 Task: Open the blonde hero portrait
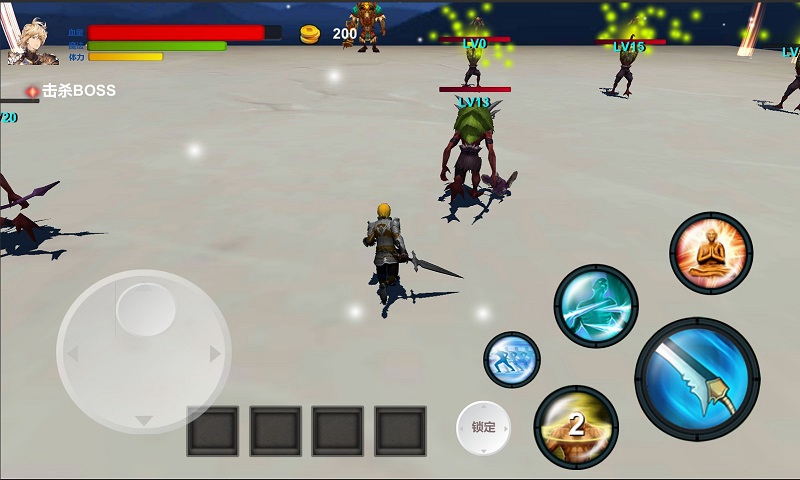[x=32, y=40]
